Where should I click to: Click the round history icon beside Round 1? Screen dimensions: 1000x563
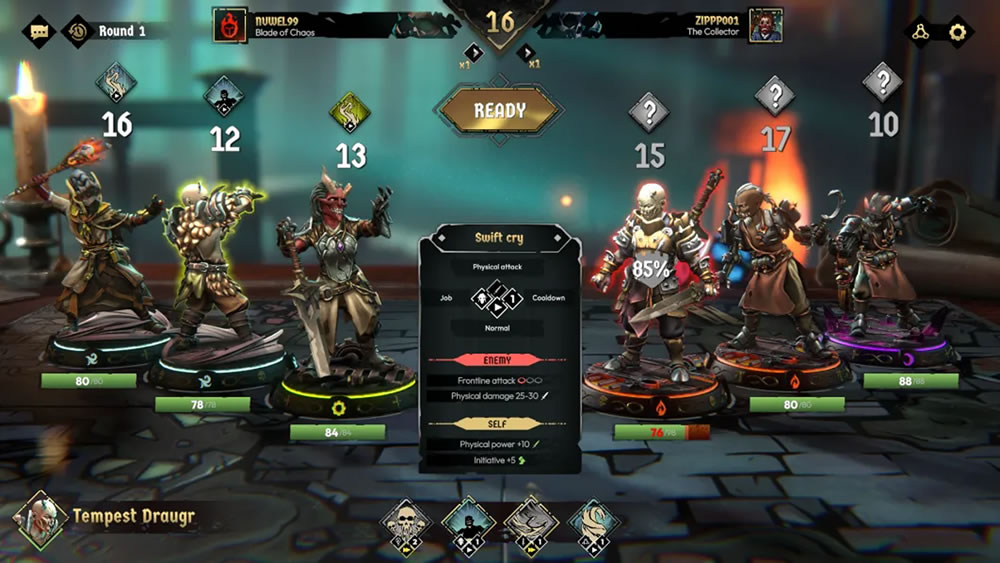click(x=77, y=31)
